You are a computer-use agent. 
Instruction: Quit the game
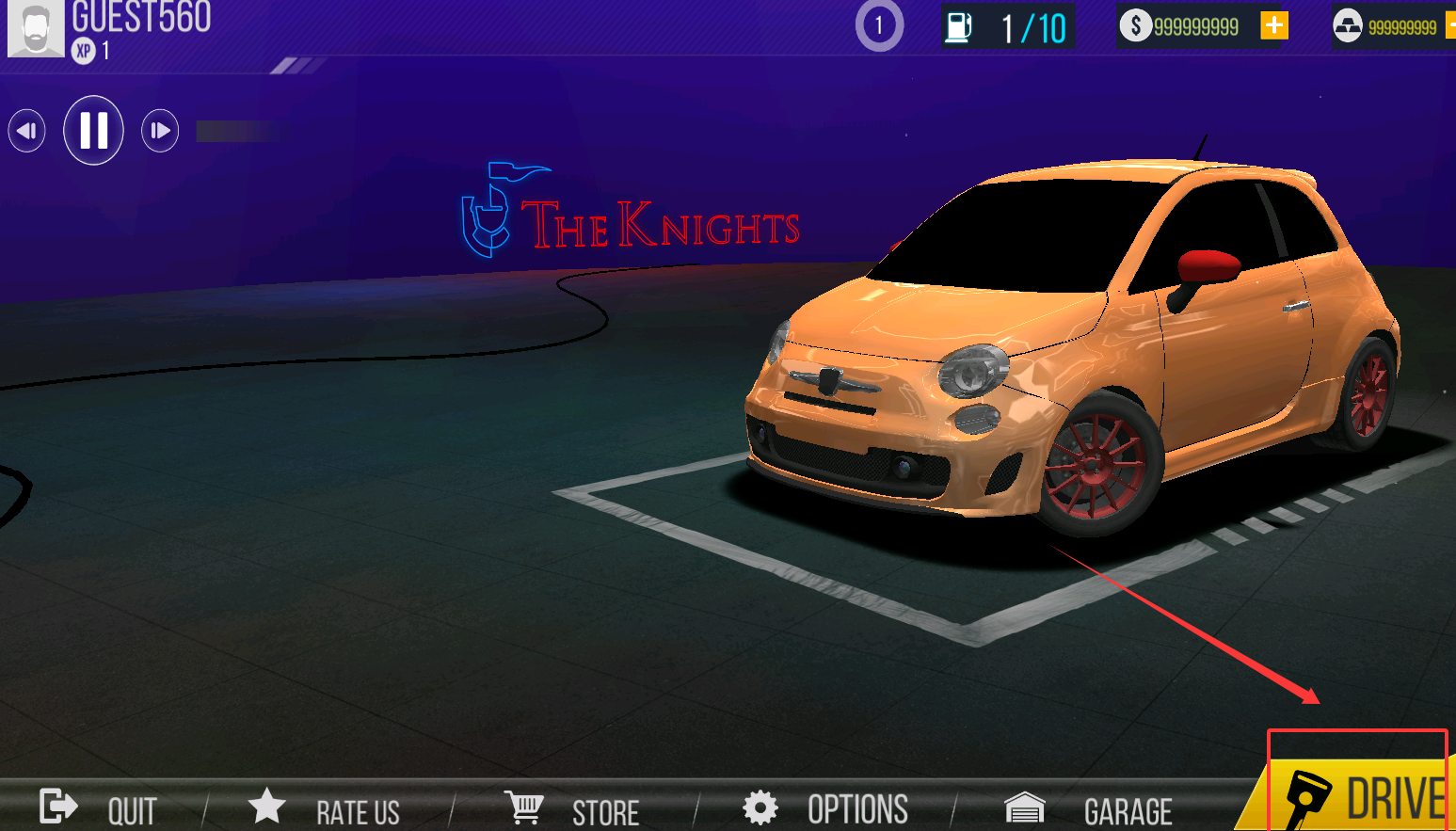tap(98, 809)
